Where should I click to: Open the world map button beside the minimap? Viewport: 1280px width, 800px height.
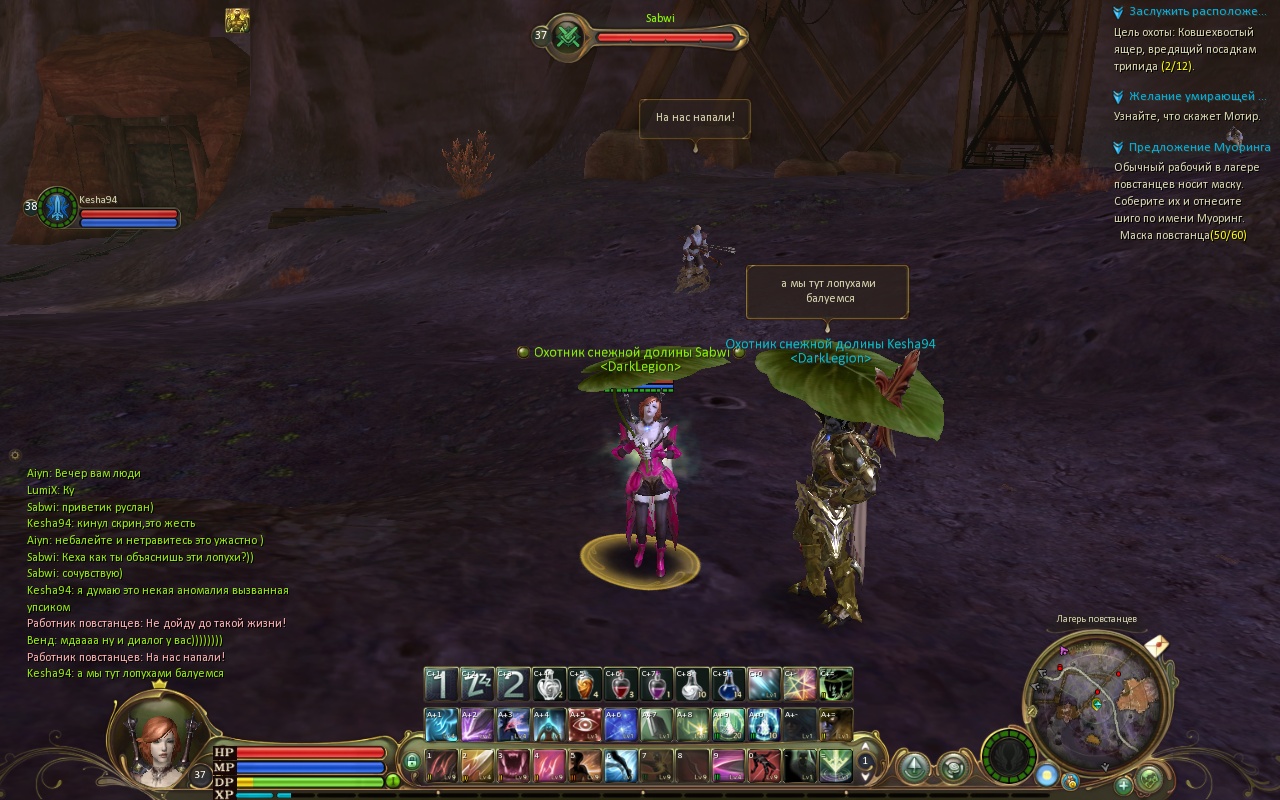pyautogui.click(x=1150, y=777)
